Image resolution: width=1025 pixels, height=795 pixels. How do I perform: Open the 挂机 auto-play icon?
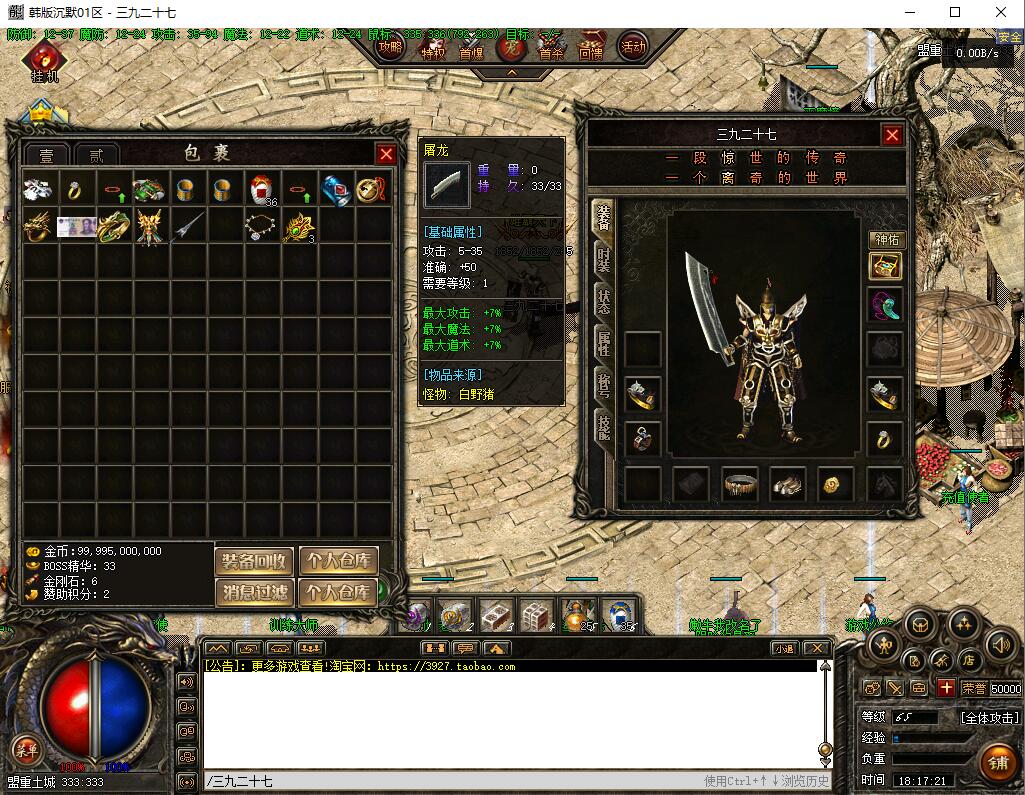click(x=45, y=62)
